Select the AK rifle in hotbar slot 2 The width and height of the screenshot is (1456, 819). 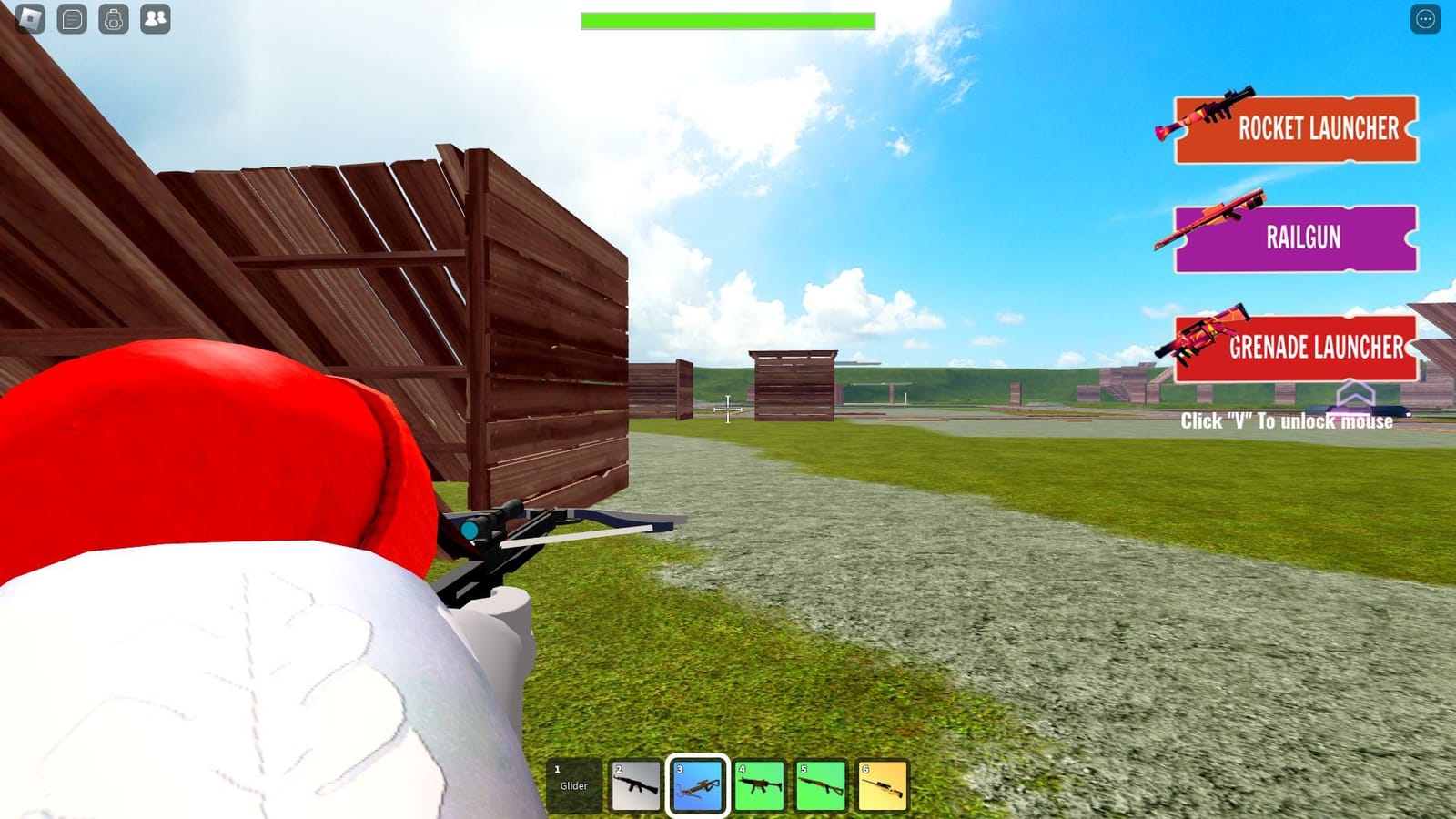point(636,786)
